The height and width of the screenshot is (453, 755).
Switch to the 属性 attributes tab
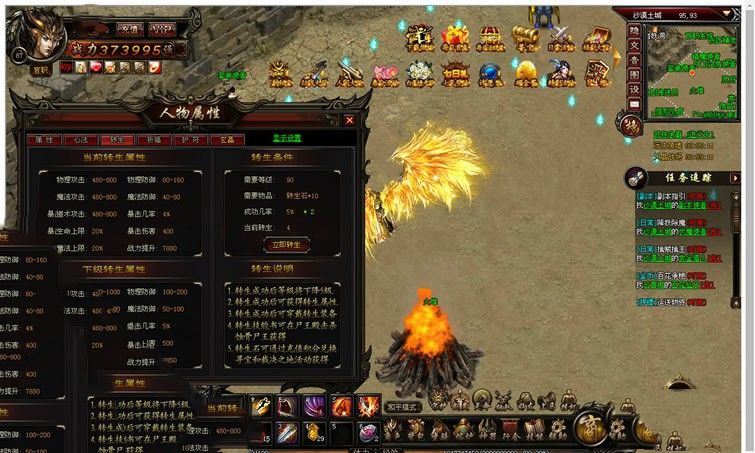tap(44, 140)
